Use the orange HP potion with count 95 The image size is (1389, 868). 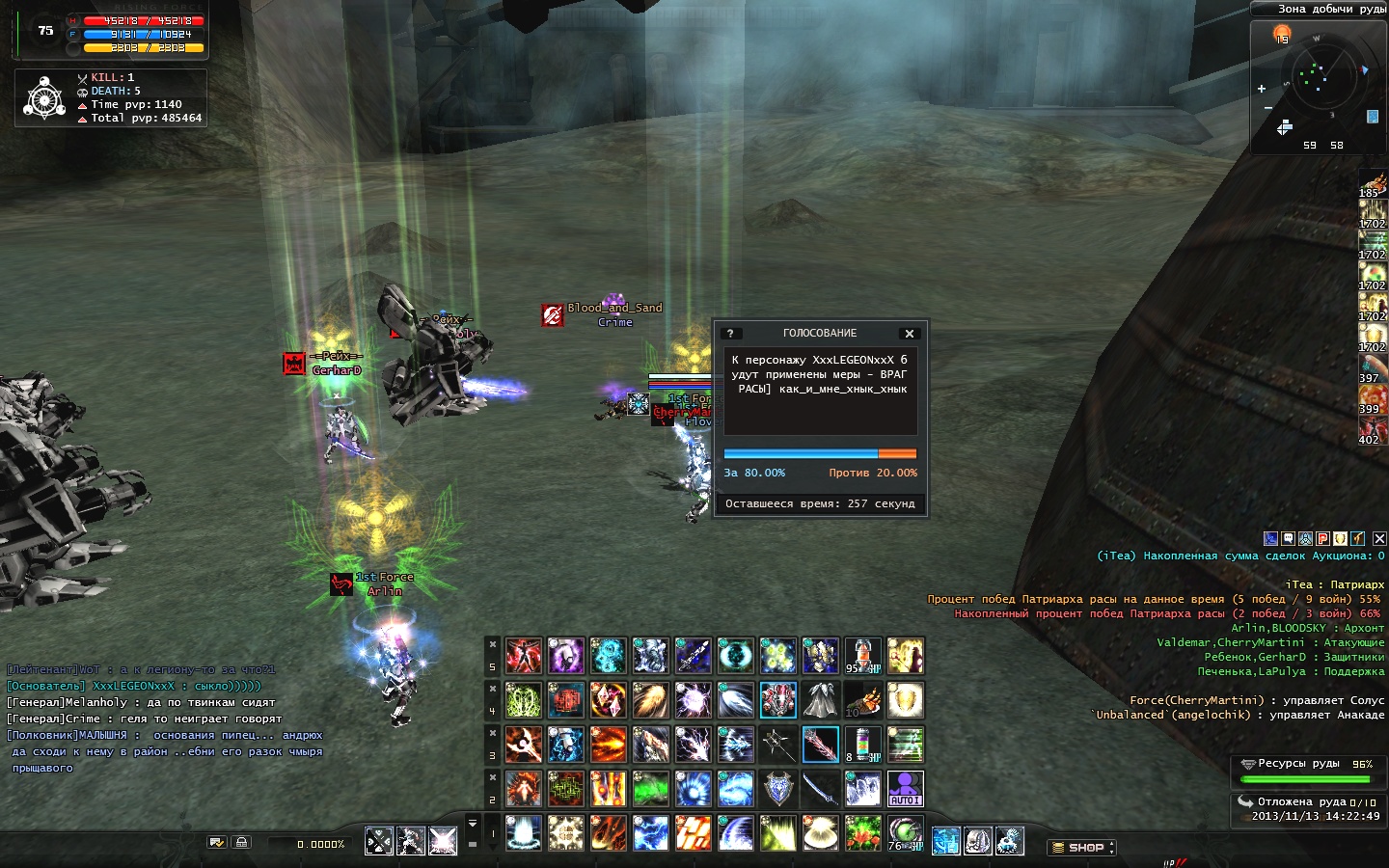coord(862,656)
